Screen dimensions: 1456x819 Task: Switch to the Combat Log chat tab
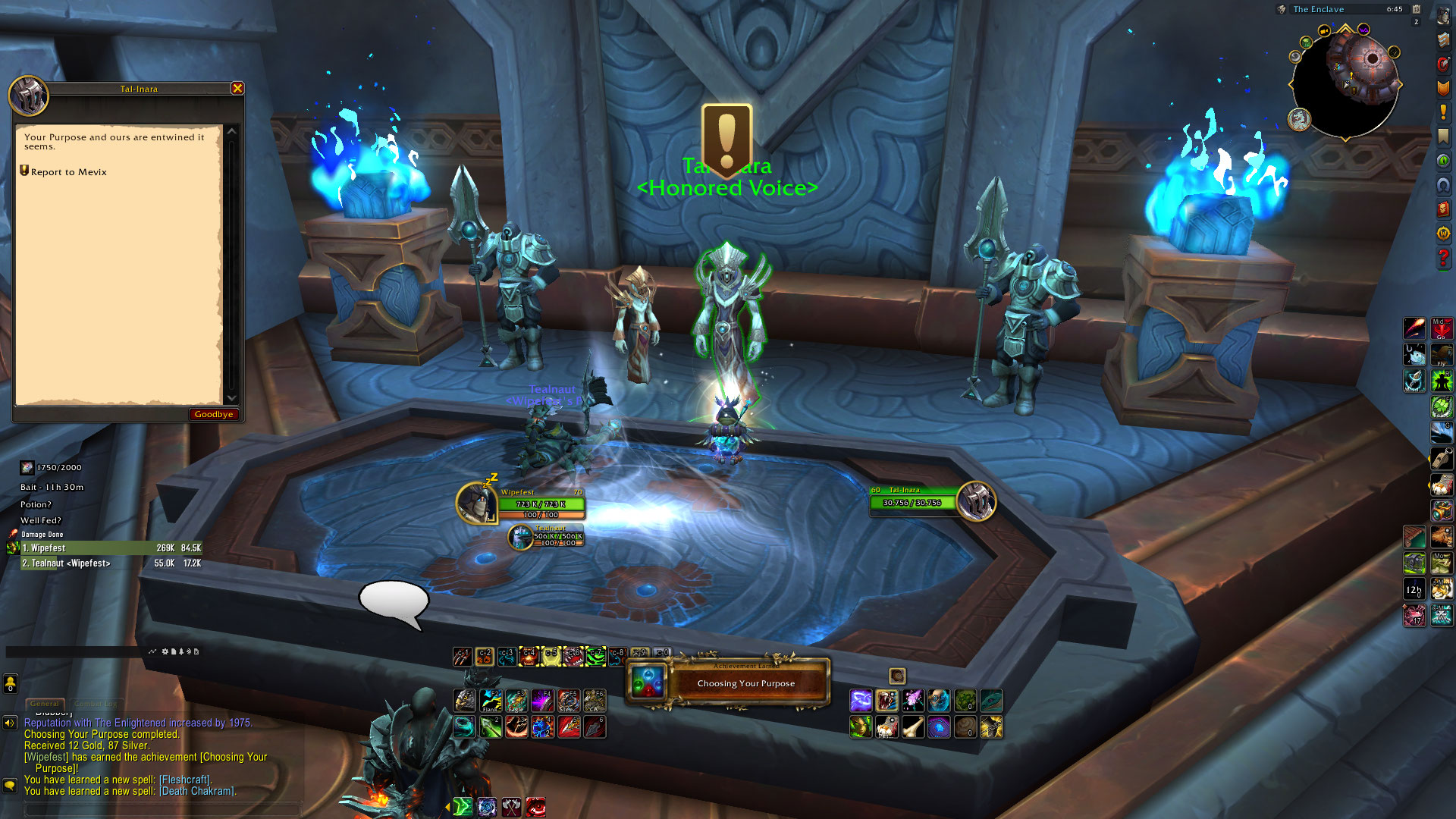96,704
